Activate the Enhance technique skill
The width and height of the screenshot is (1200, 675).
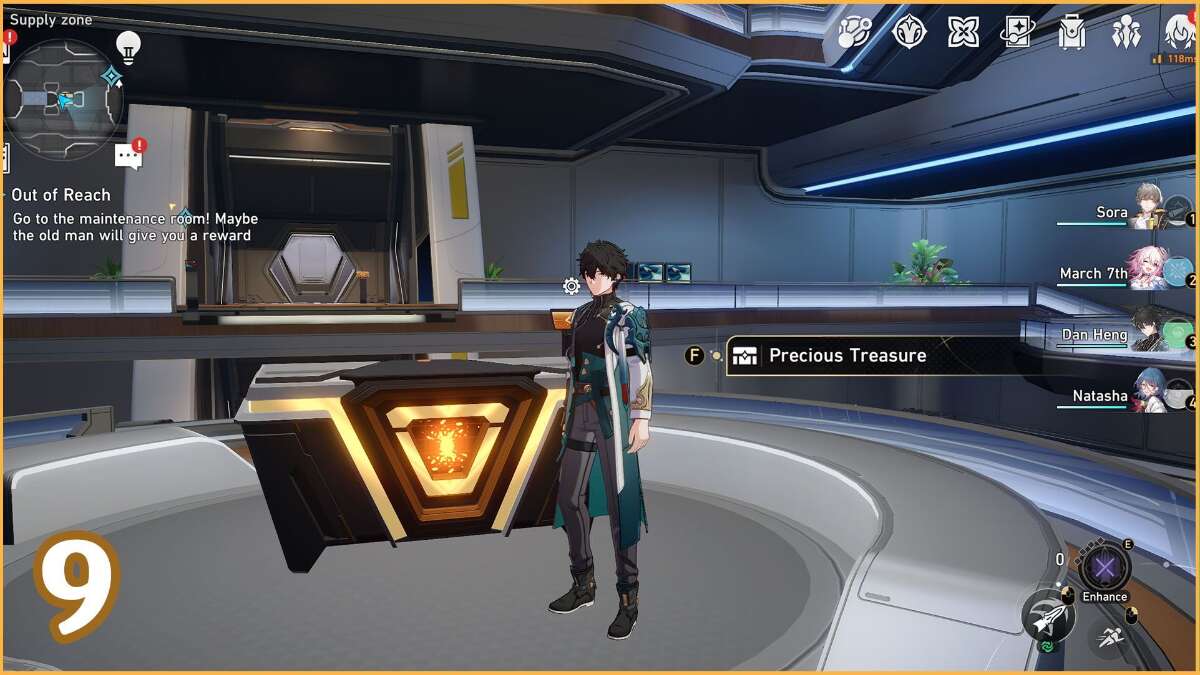click(x=1105, y=569)
